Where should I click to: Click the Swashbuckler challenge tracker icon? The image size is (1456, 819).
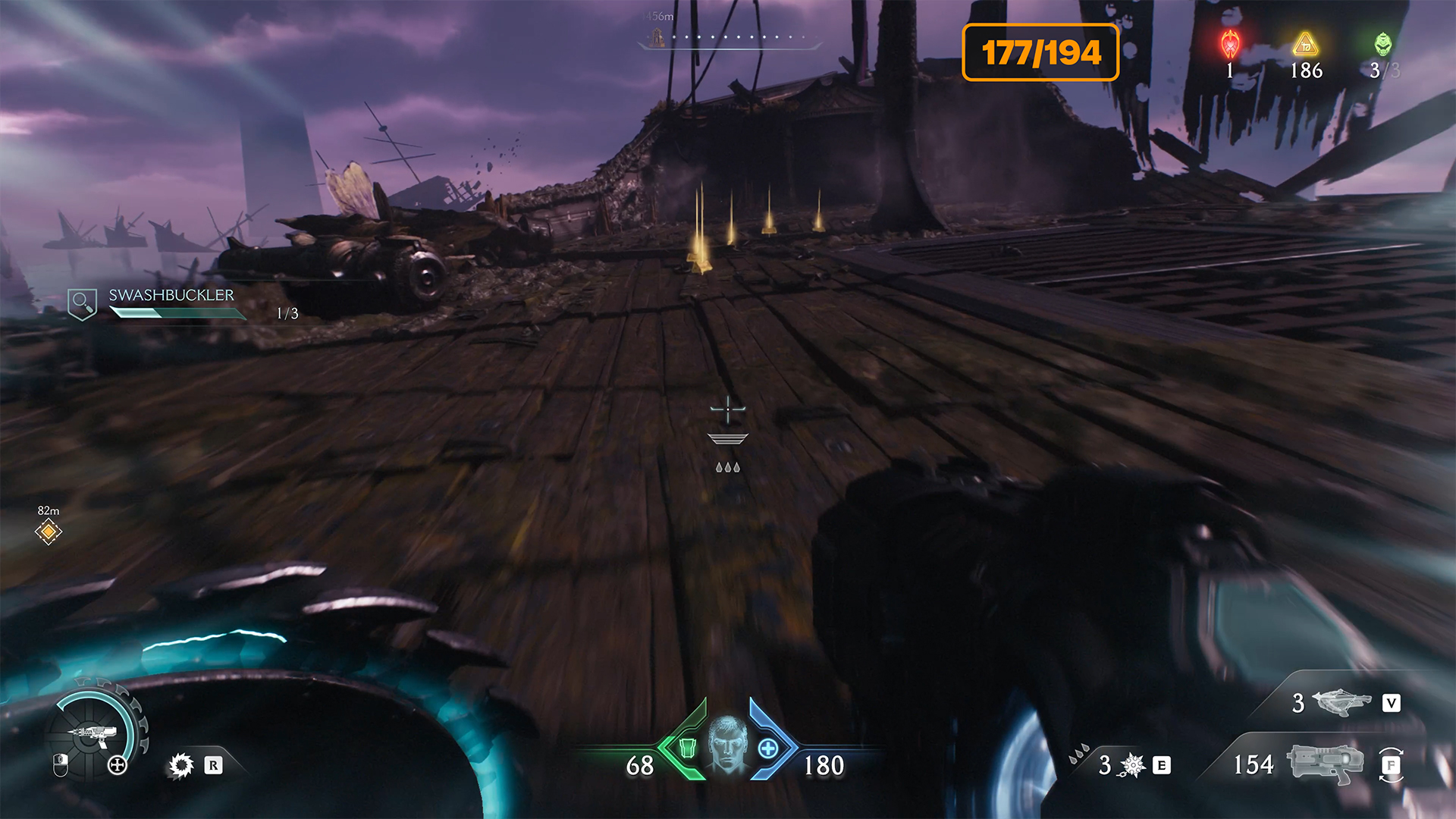tap(82, 304)
